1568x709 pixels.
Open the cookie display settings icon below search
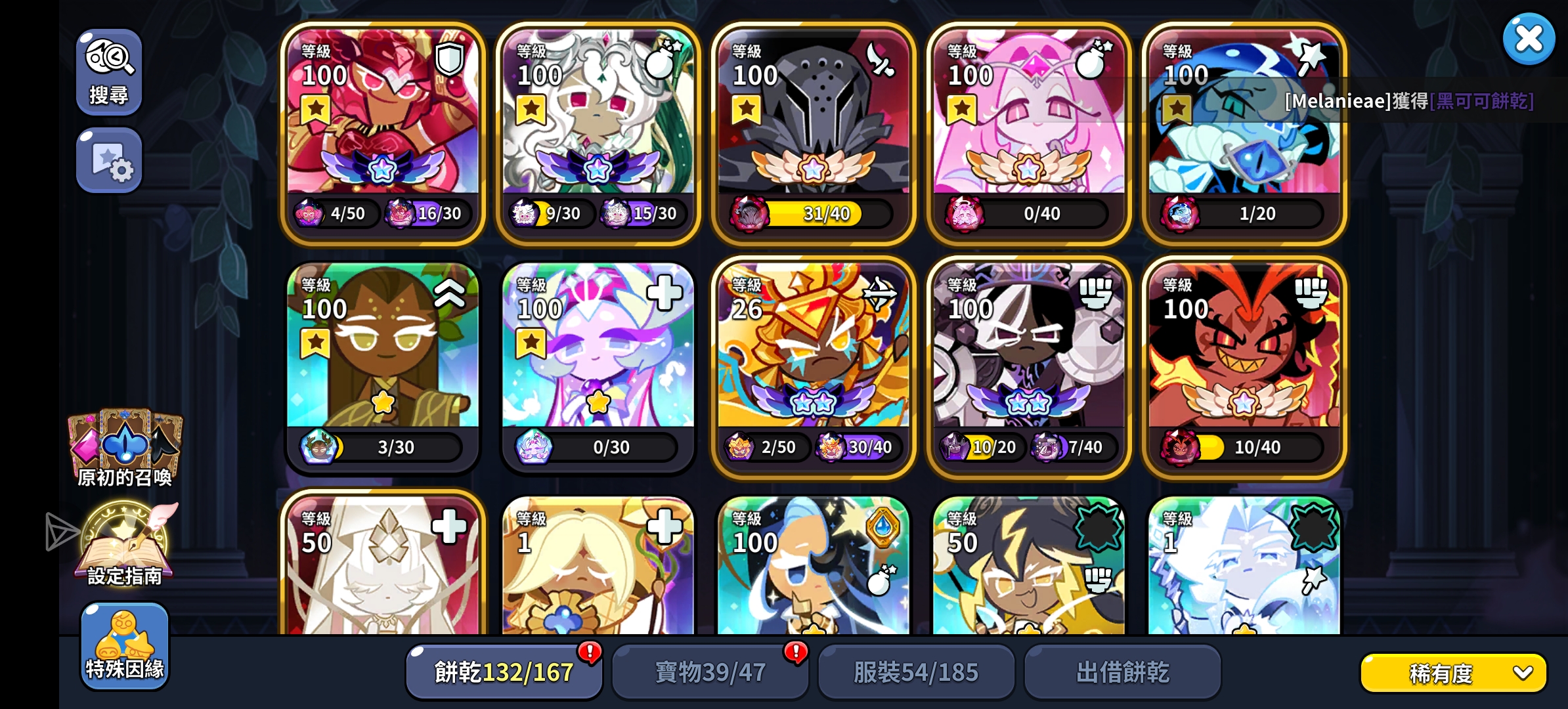(109, 160)
